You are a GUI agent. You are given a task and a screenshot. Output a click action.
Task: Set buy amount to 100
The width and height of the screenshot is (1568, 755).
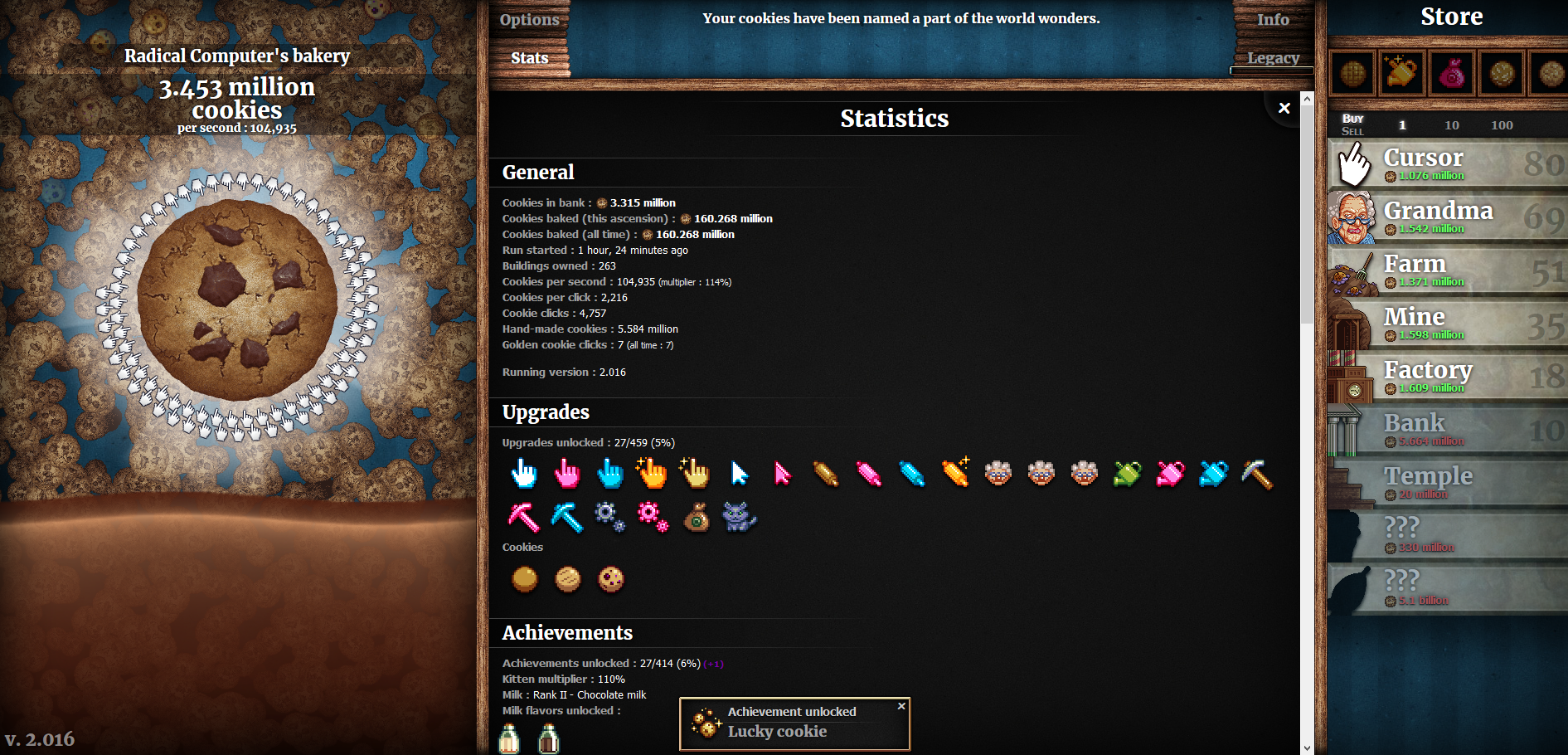(1502, 125)
